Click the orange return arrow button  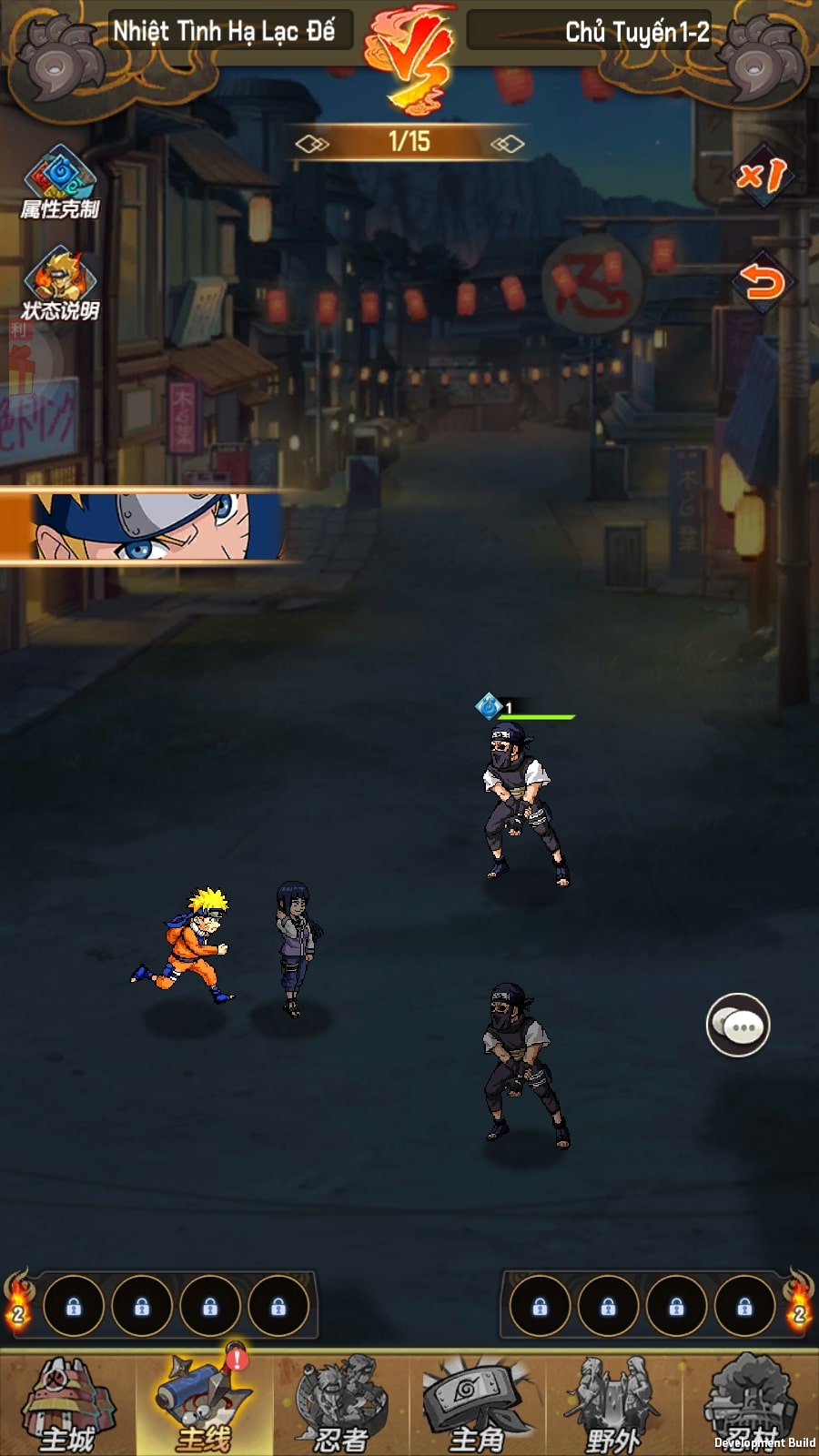coord(762,282)
